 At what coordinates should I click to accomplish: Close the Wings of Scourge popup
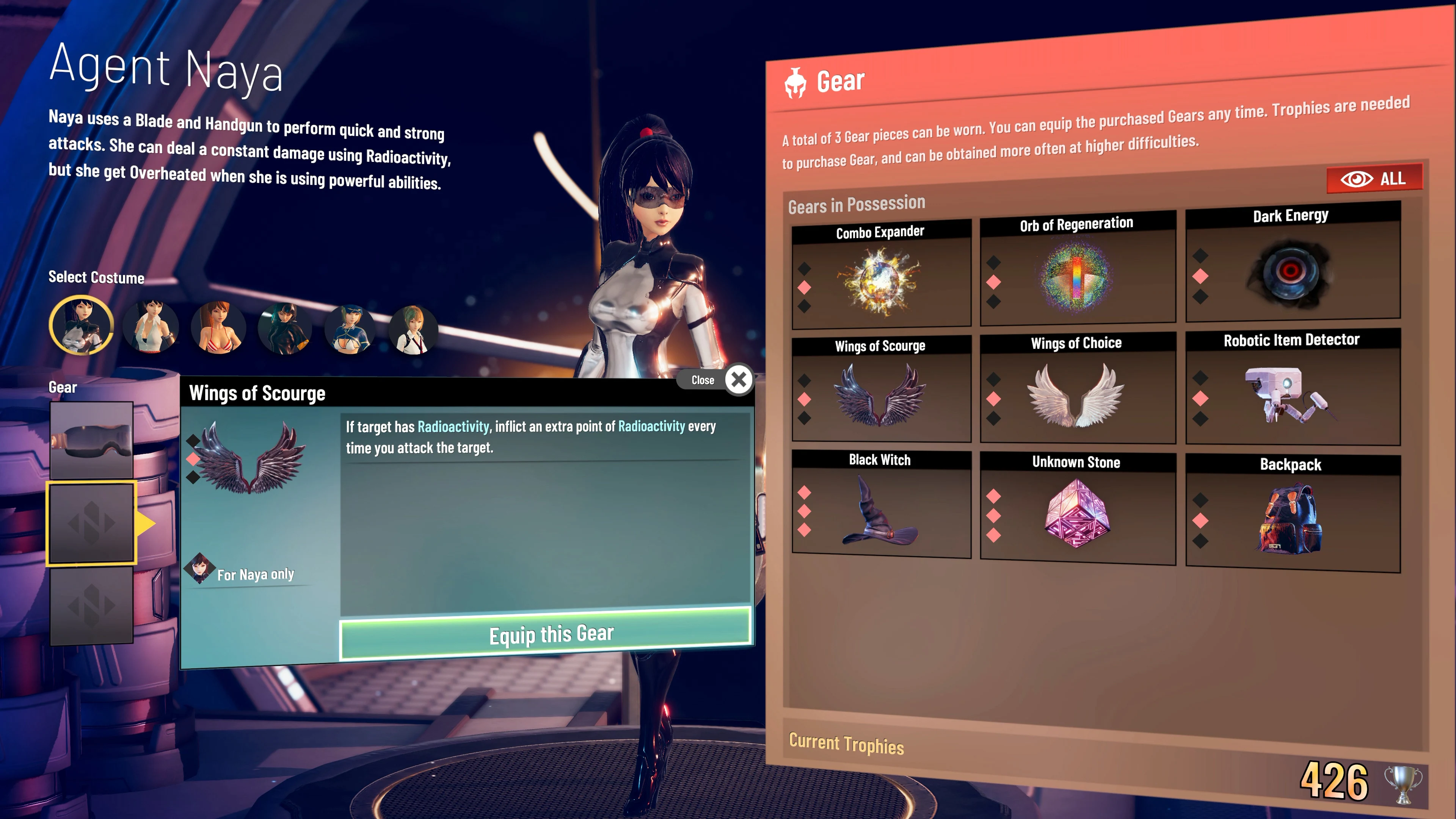[x=739, y=380]
